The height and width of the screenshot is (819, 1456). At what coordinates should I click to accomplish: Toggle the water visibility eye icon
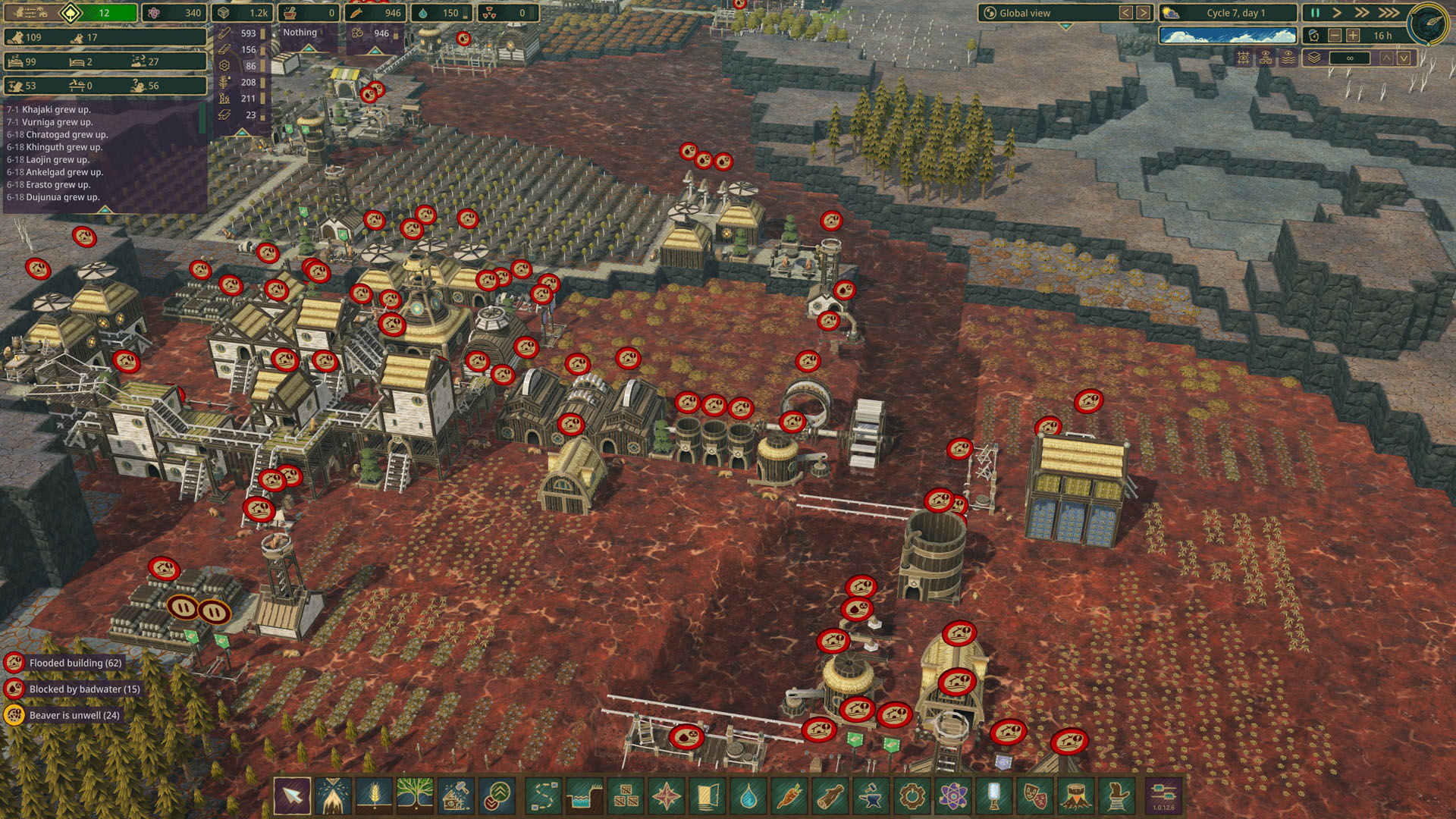pyautogui.click(x=1288, y=58)
